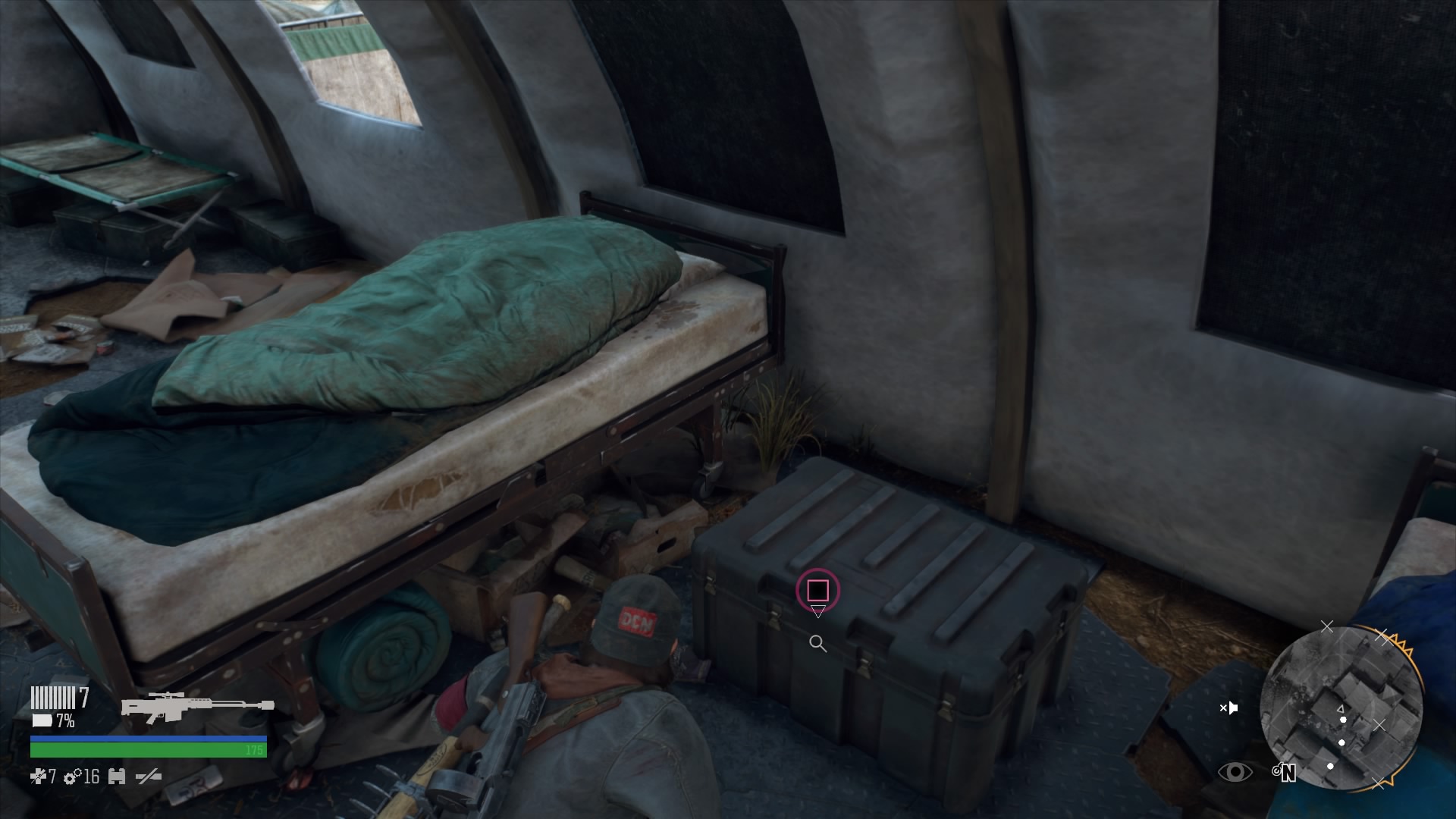The height and width of the screenshot is (819, 1456).
Task: Click the green health bar
Action: pos(148,751)
